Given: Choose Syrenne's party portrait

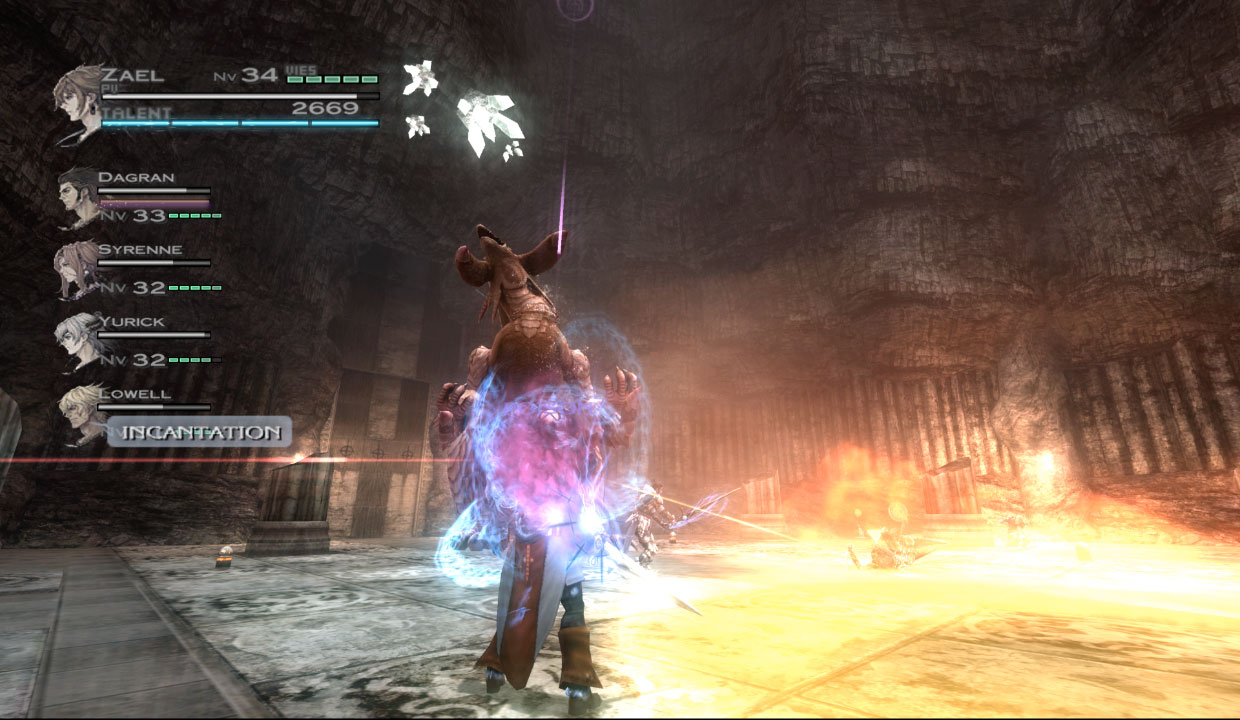Looking at the screenshot, I should click(76, 268).
